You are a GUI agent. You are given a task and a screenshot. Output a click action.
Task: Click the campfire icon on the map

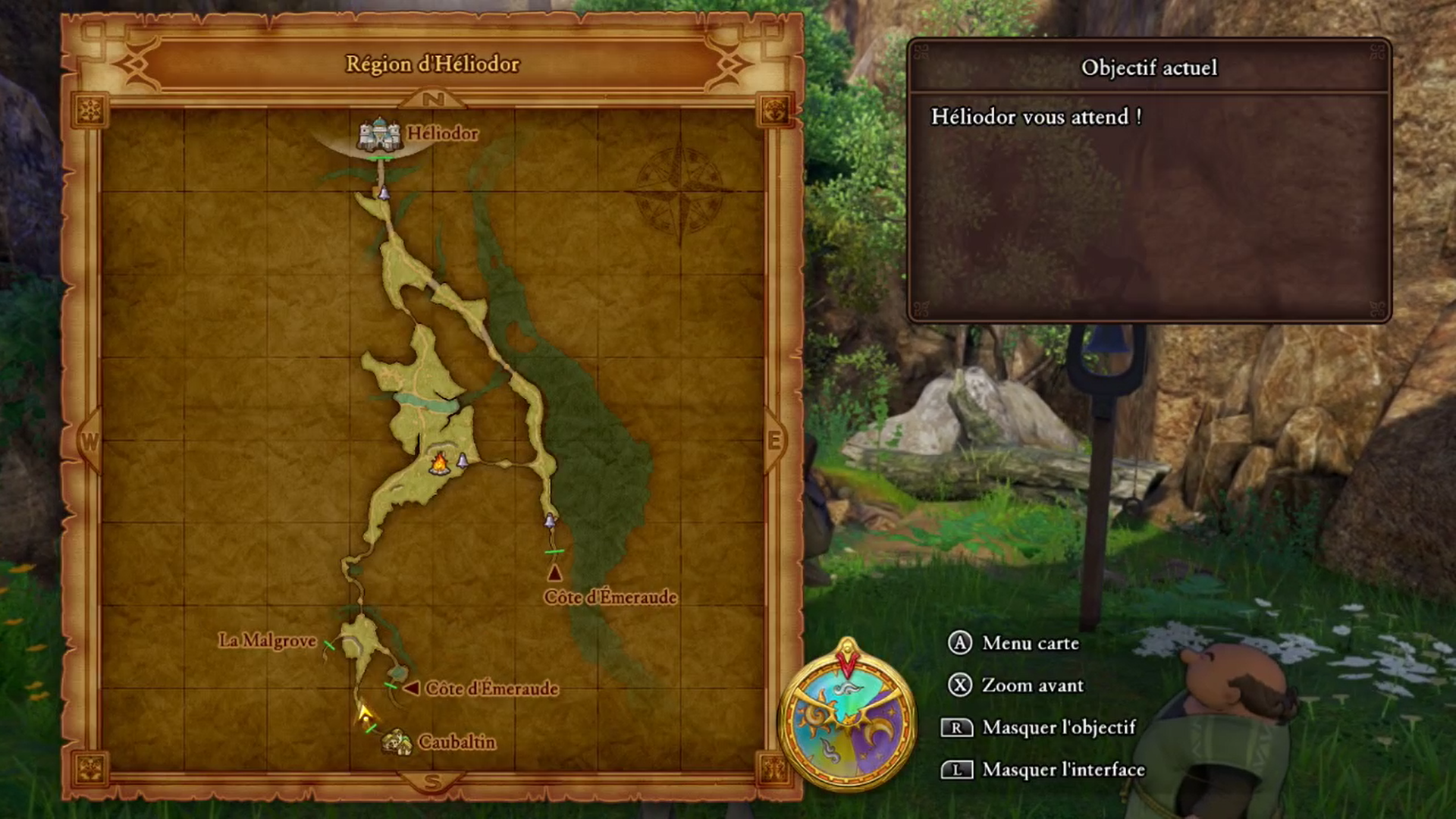[x=438, y=462]
